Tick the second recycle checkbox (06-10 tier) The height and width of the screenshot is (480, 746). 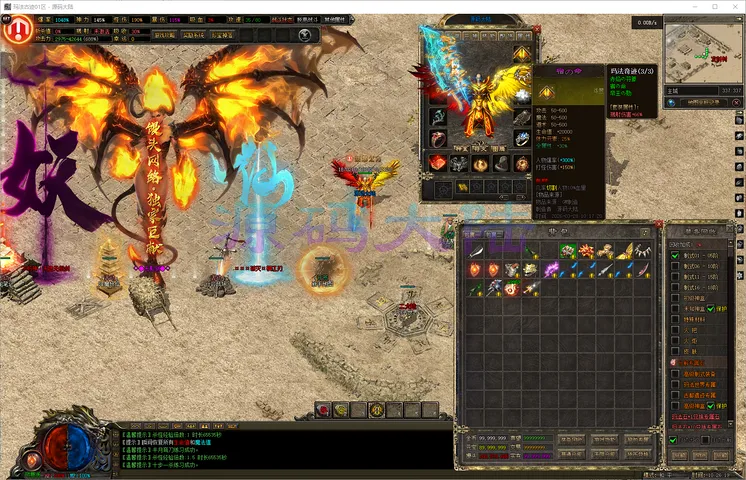pyautogui.click(x=675, y=267)
